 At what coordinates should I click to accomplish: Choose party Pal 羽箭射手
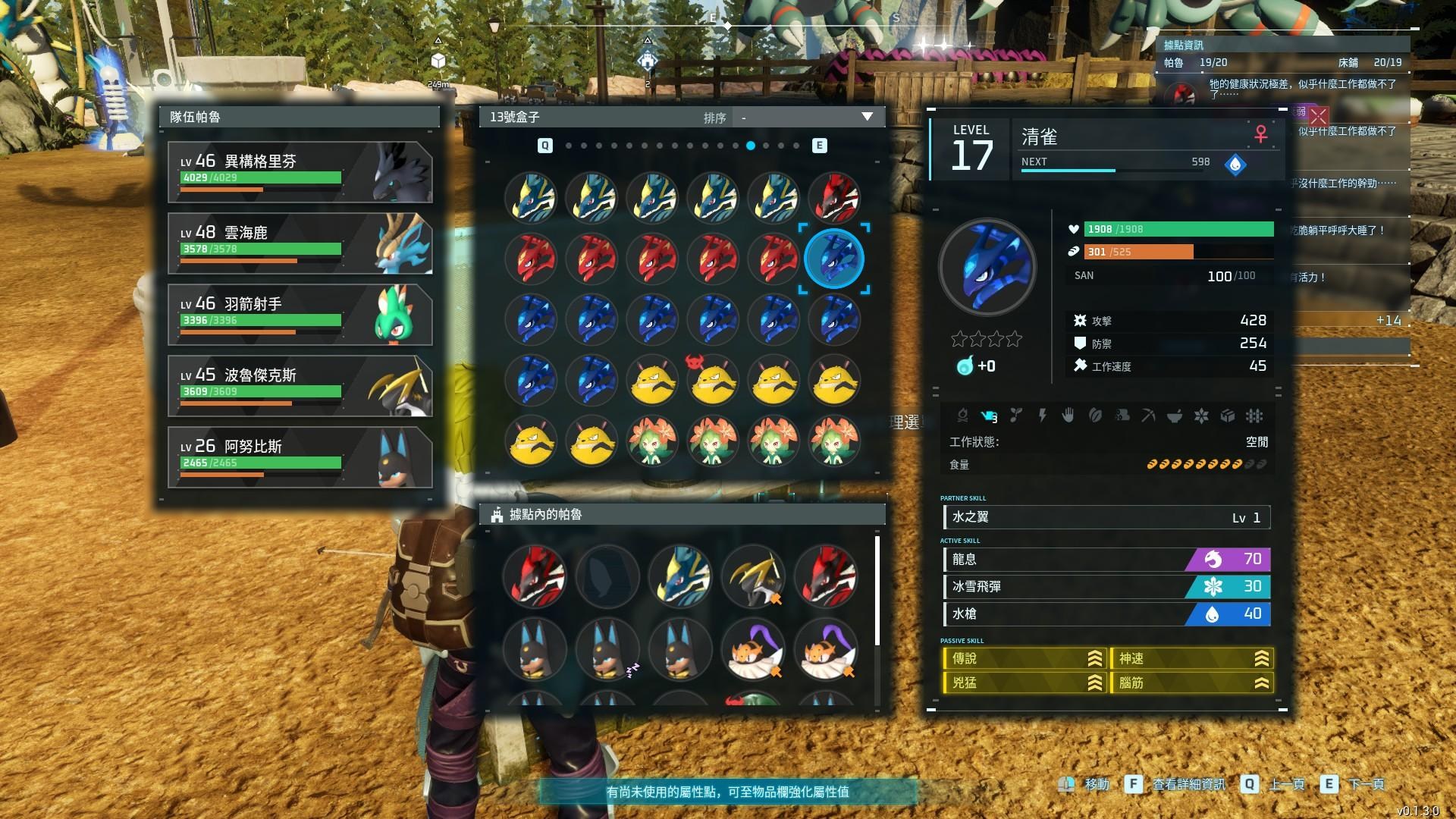click(x=300, y=315)
